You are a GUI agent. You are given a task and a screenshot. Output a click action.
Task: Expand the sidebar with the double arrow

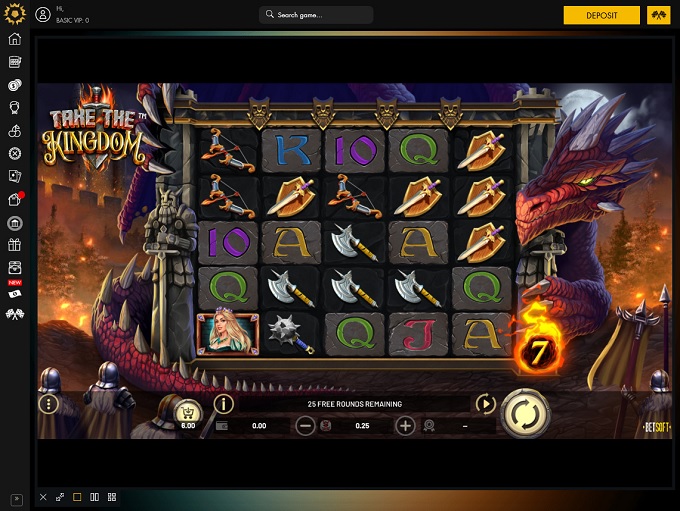click(15, 497)
